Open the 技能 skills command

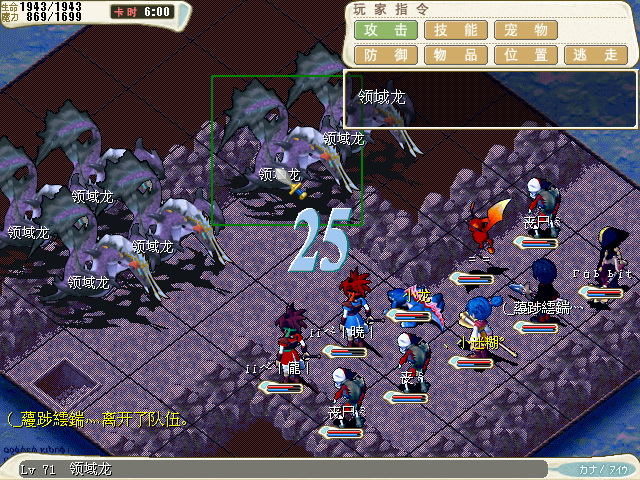[x=456, y=30]
